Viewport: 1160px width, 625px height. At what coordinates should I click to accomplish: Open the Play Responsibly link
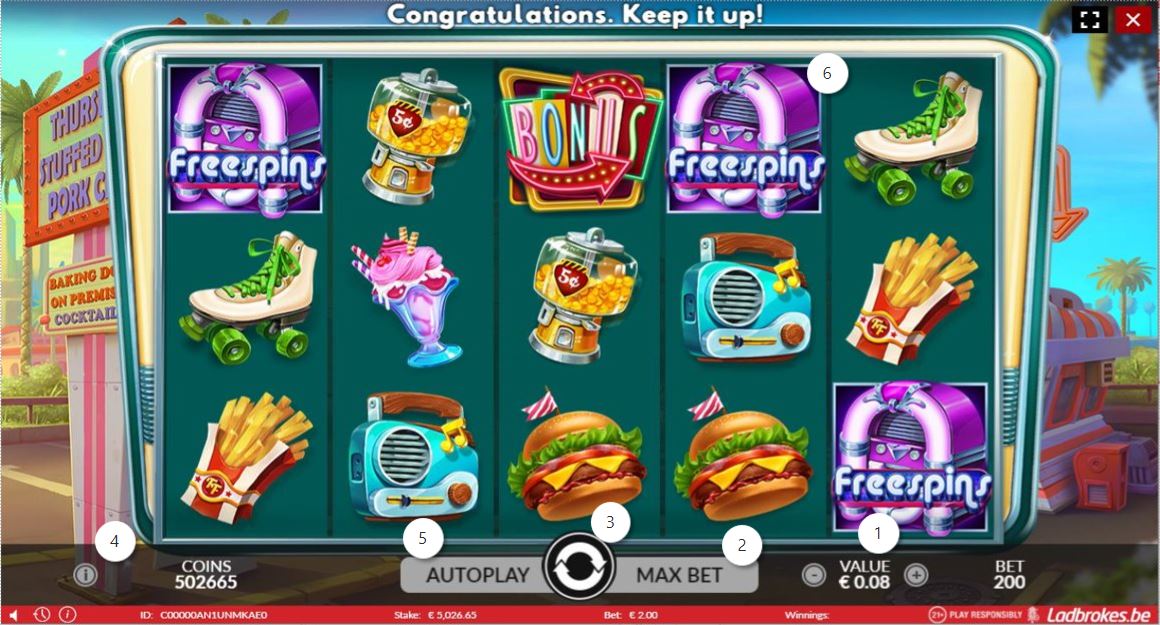977,614
